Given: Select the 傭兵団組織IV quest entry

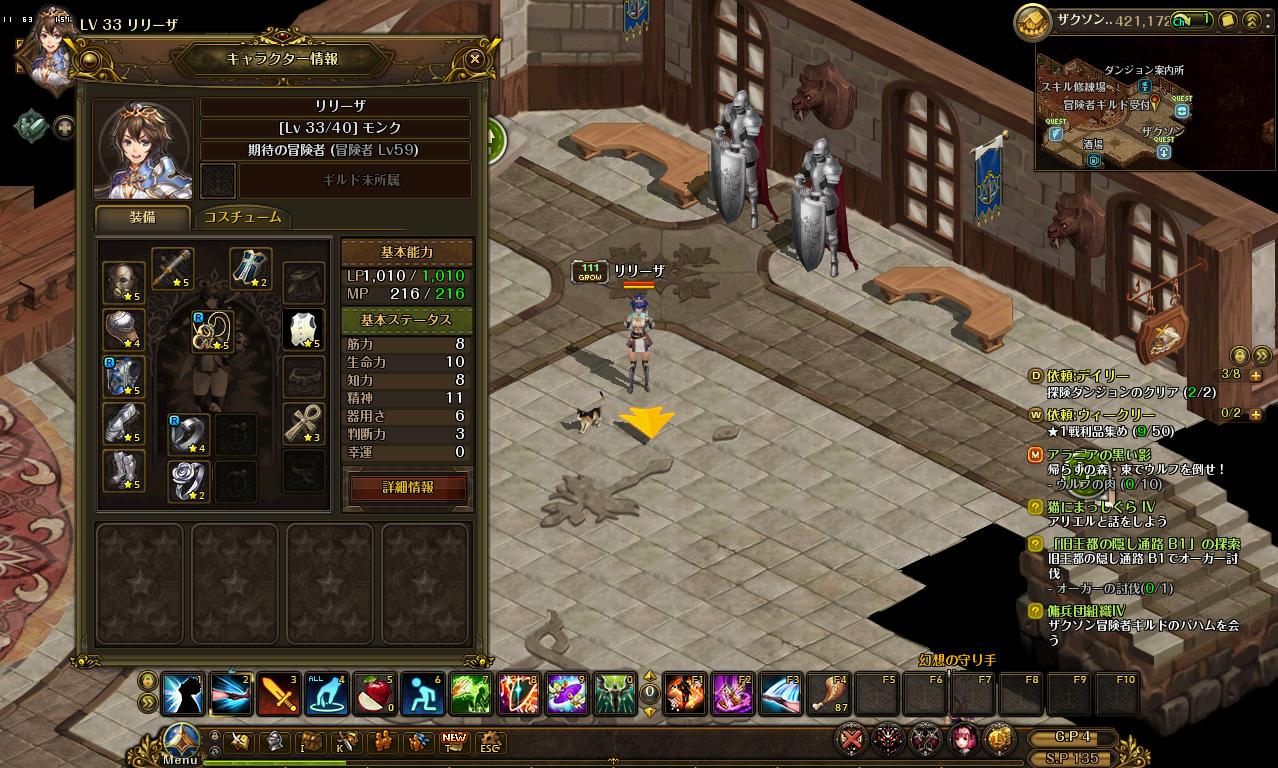Looking at the screenshot, I should pyautogui.click(x=1085, y=610).
